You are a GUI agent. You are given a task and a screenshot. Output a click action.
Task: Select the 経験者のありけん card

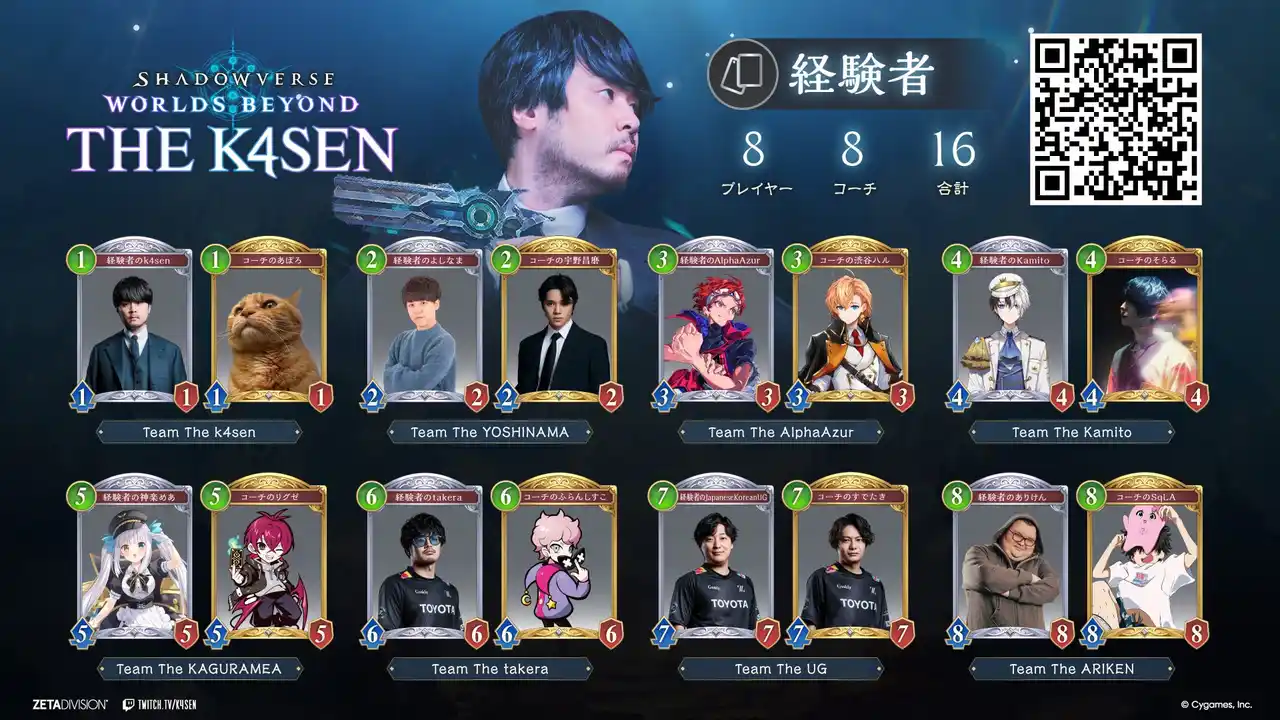[1010, 562]
